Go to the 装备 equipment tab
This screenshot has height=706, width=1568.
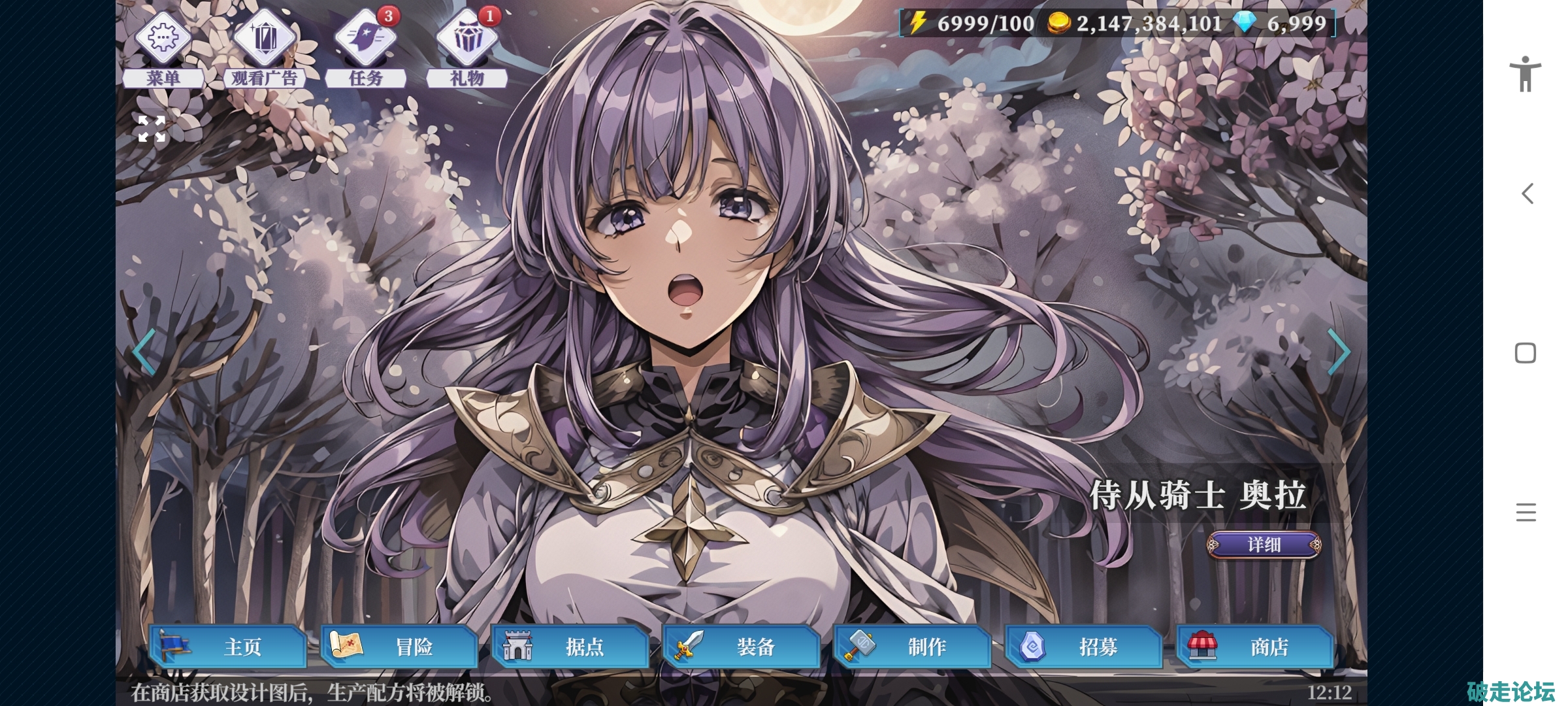(x=742, y=647)
